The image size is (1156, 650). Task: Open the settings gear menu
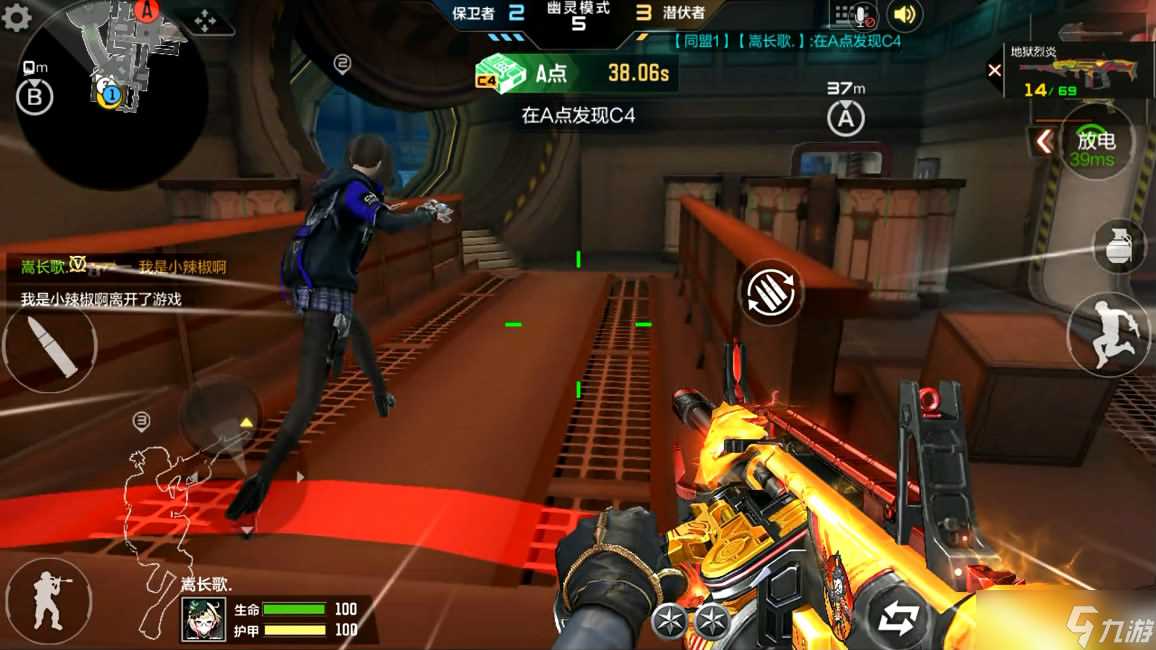(x=17, y=17)
